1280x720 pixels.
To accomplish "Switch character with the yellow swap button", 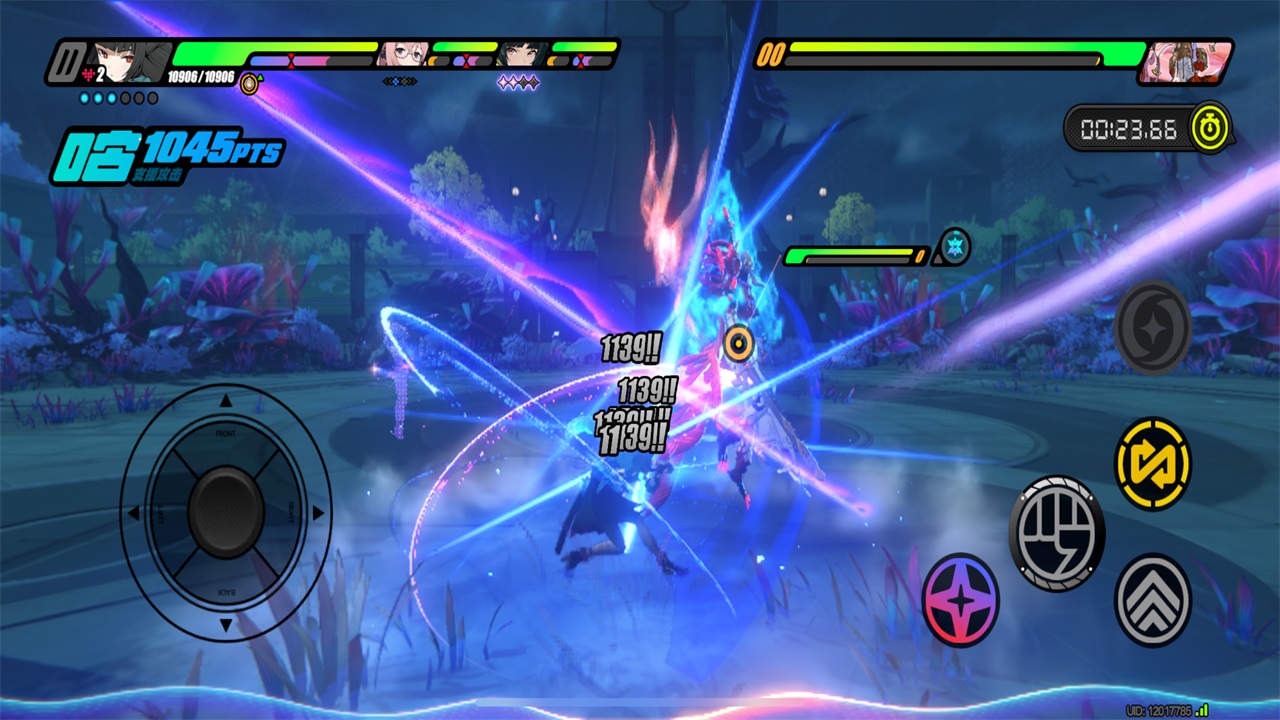I will click(1153, 464).
